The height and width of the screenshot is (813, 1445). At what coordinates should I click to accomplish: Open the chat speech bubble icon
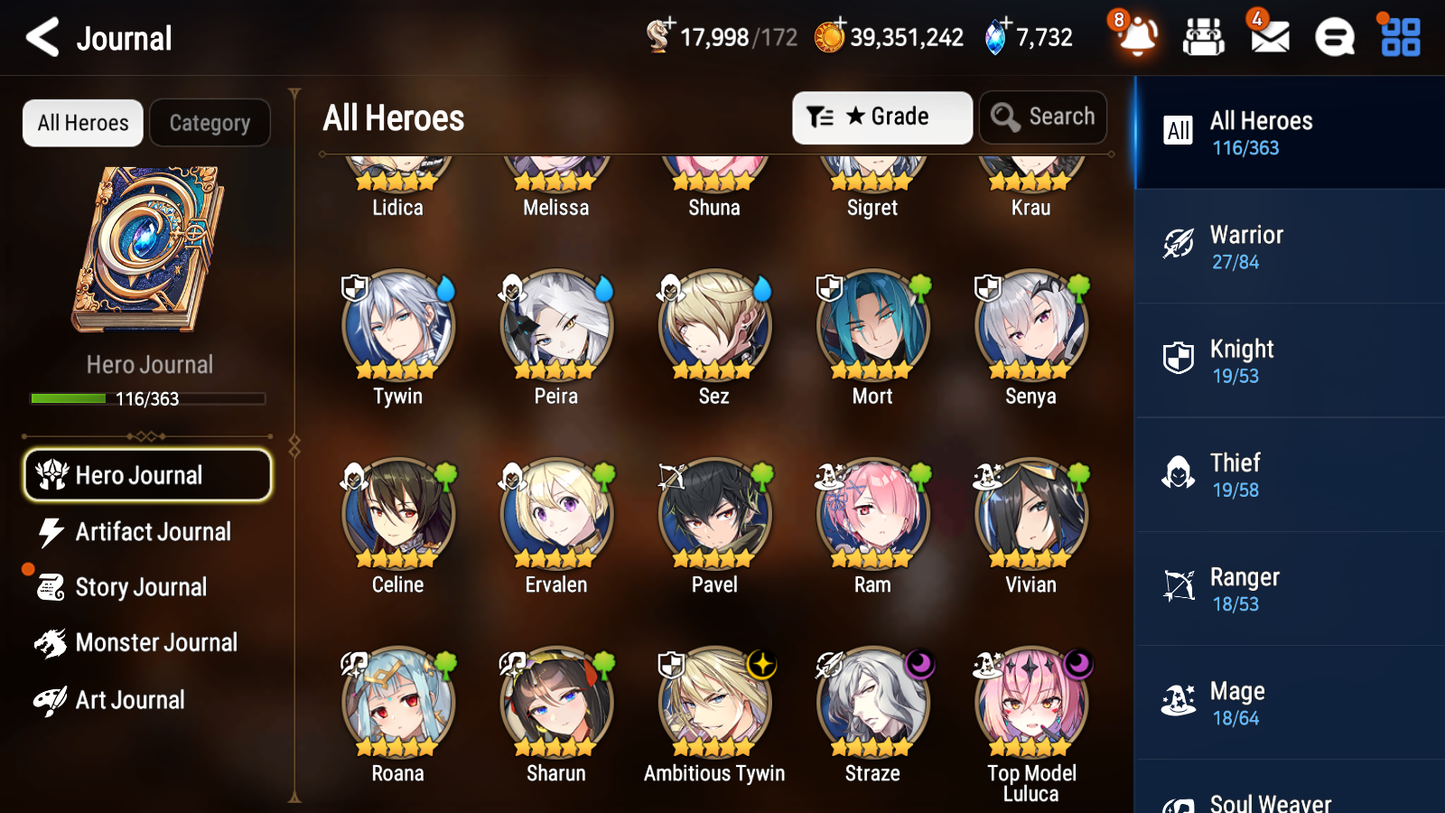(1334, 36)
